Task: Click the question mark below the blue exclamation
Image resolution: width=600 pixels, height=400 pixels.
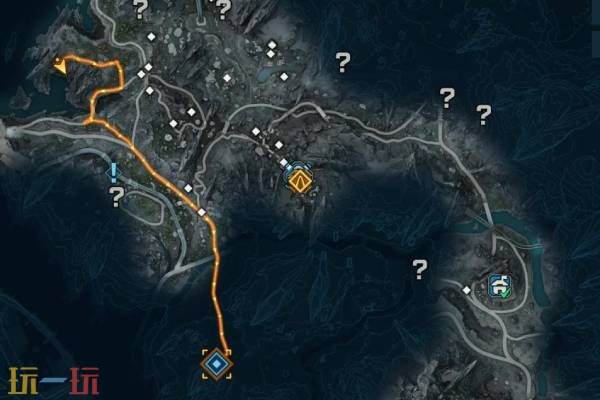Action: [116, 195]
